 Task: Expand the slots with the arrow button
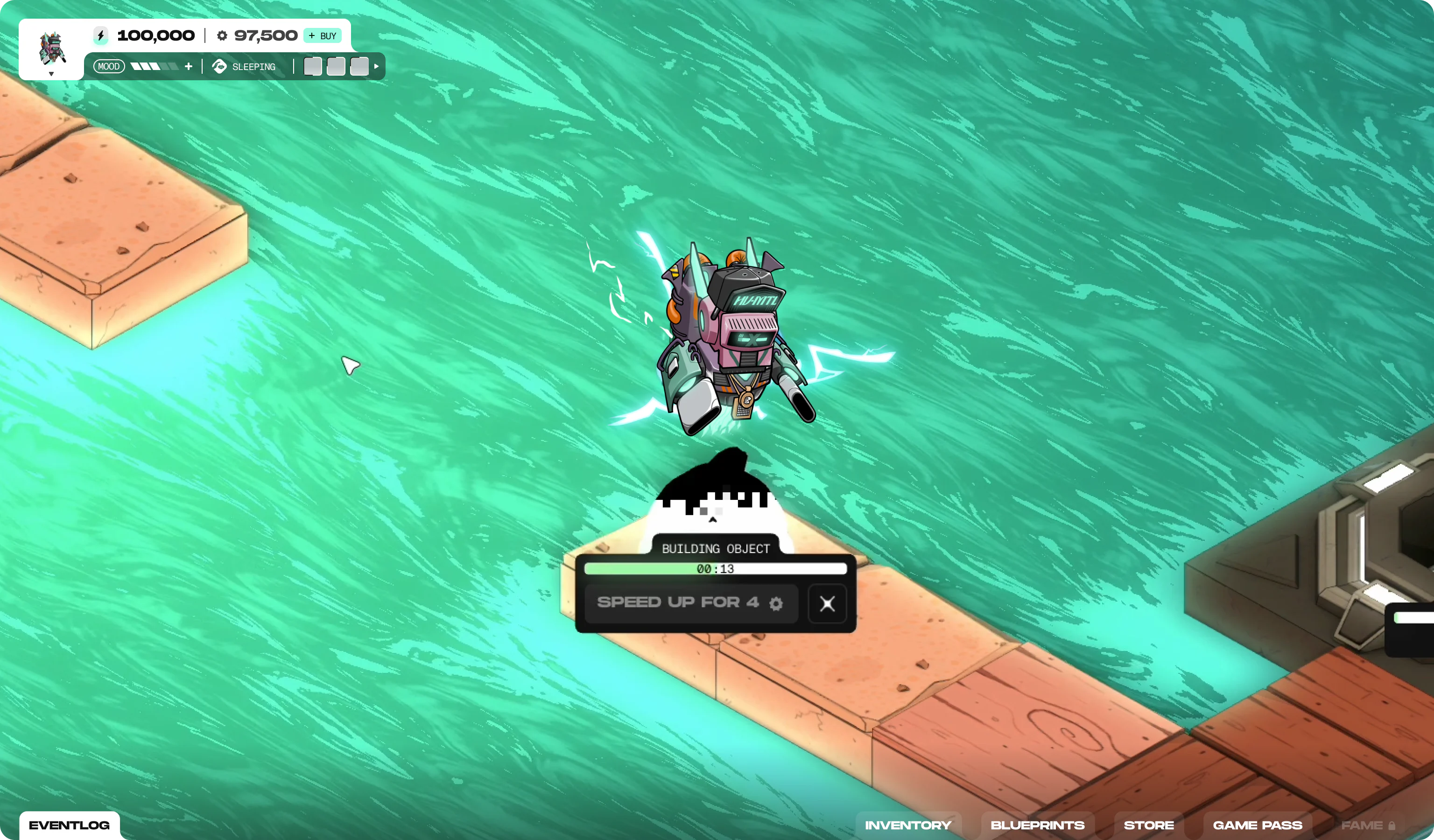click(x=376, y=67)
